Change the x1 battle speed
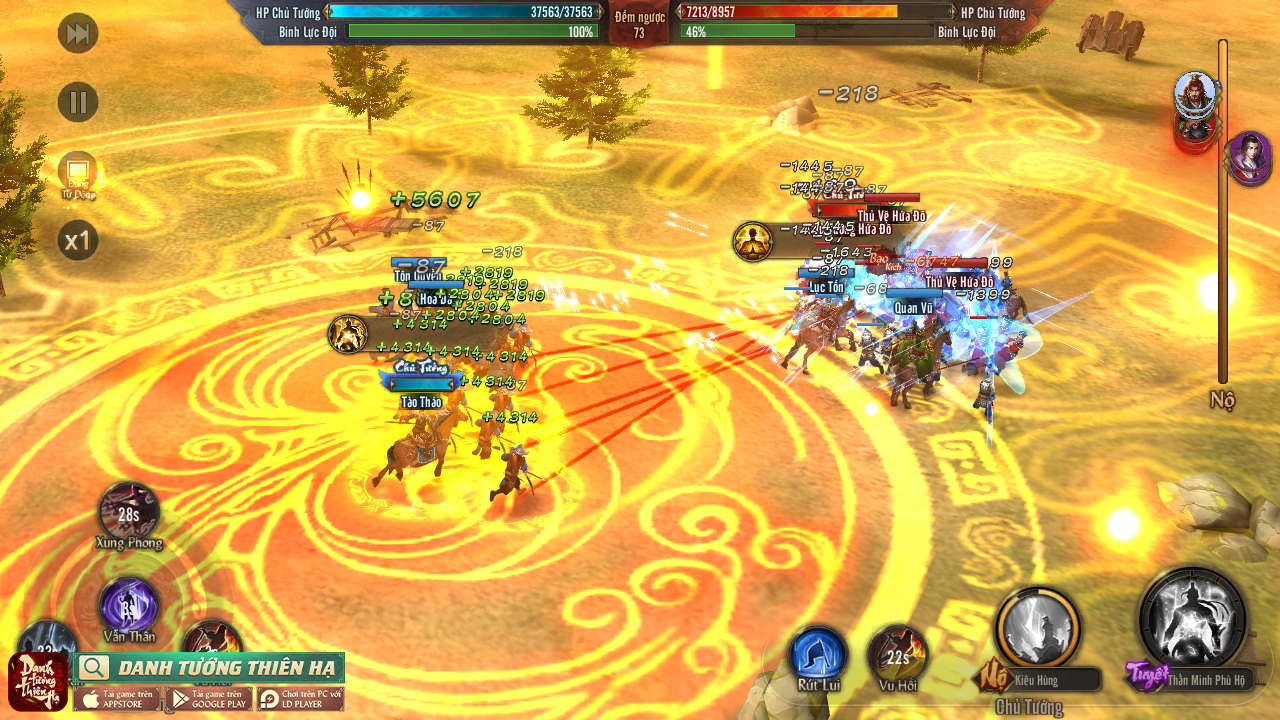The width and height of the screenshot is (1280, 720). click(78, 241)
